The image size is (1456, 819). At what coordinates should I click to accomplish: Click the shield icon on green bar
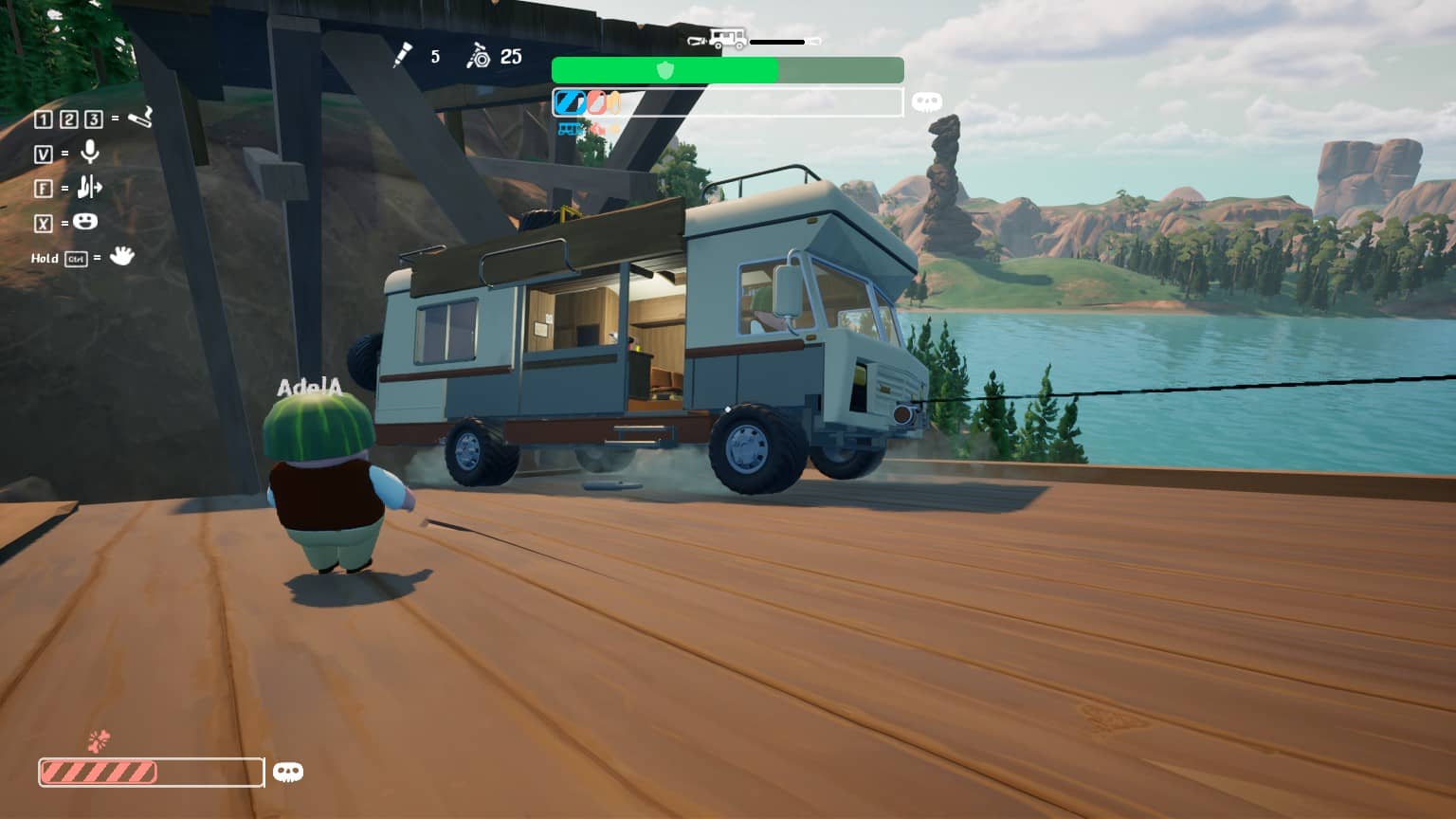(x=665, y=70)
